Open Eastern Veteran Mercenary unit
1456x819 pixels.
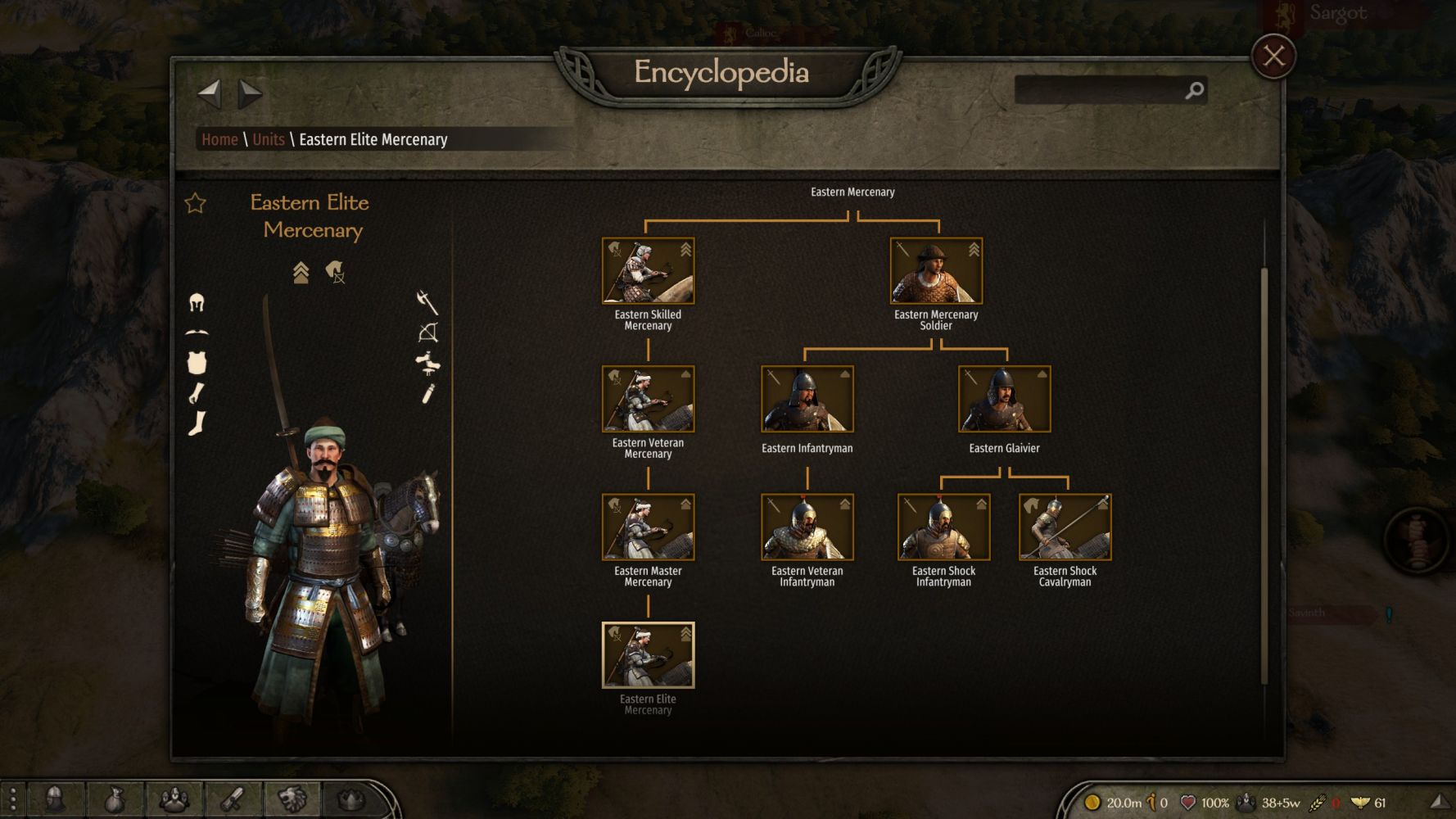tap(648, 399)
